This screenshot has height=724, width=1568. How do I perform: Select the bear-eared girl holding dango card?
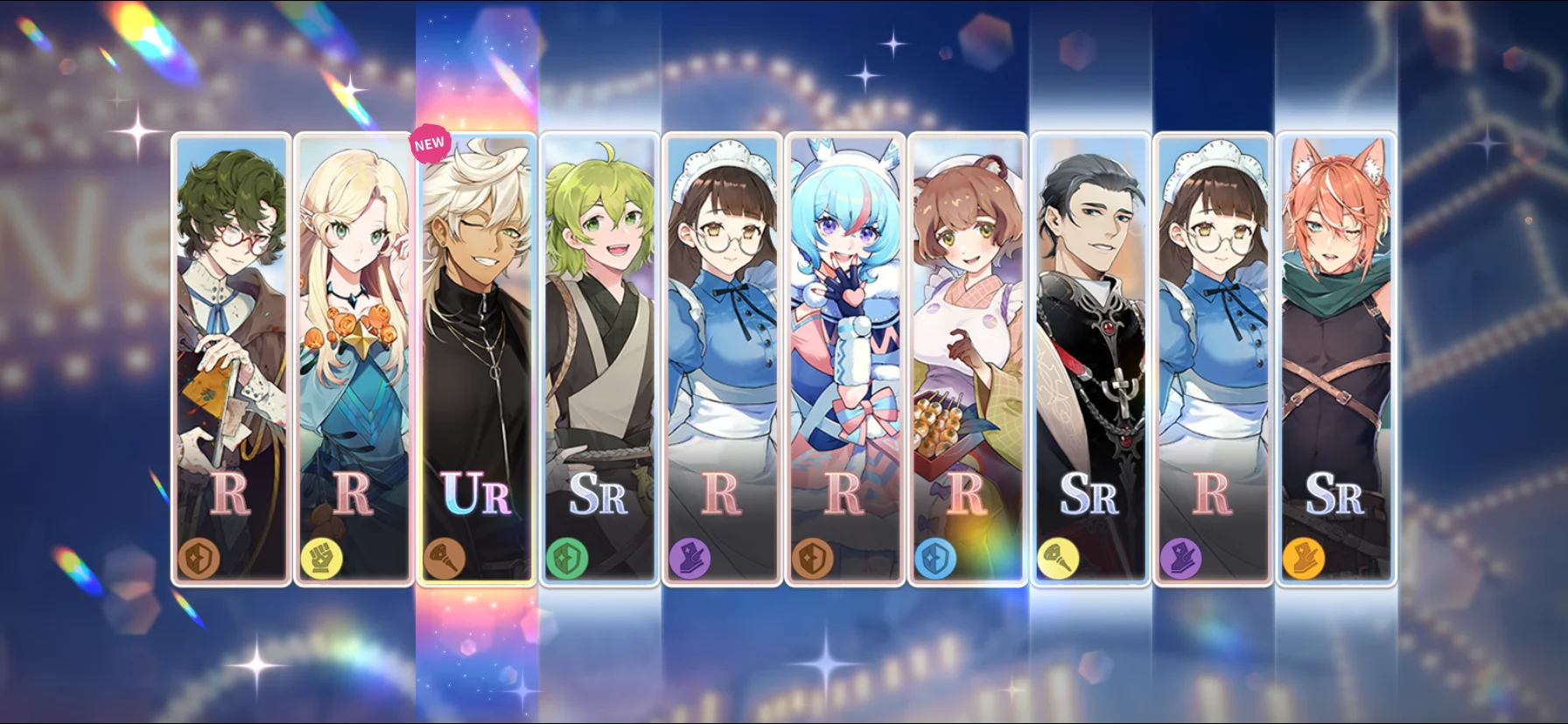967,359
